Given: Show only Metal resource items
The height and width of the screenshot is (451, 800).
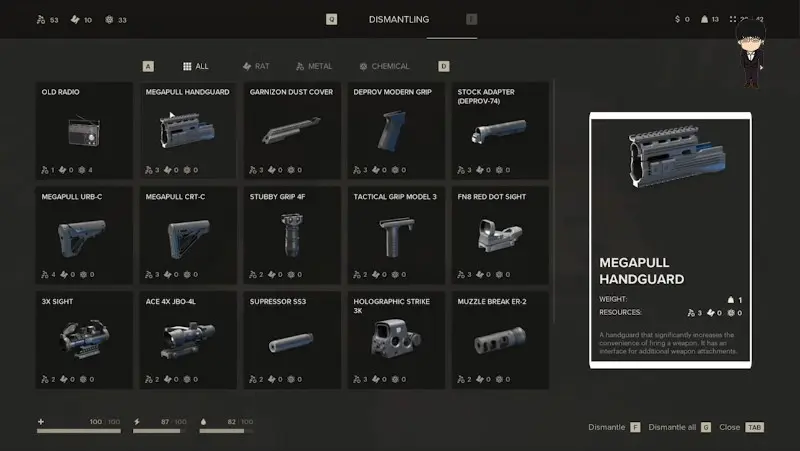Looking at the screenshot, I should [313, 66].
